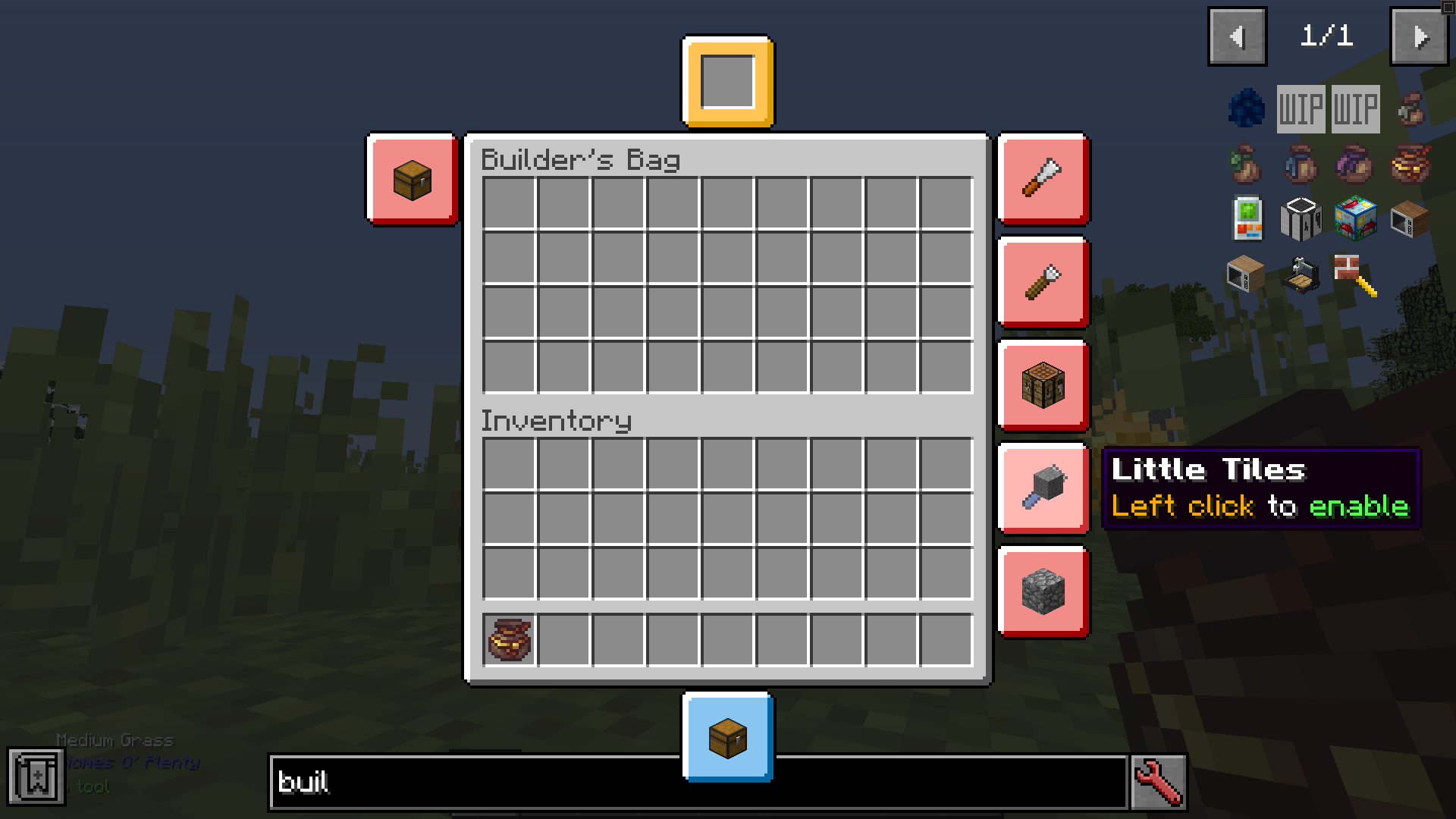Screen dimensions: 1456x819
Task: Enable Little Tiles with the hammer toggle
Action: [1043, 489]
